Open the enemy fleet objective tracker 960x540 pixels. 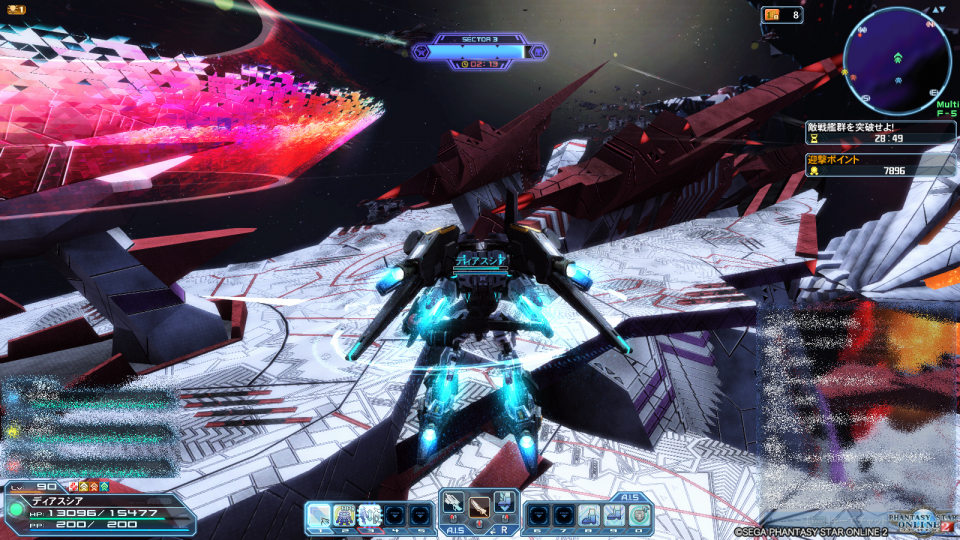tap(880, 133)
